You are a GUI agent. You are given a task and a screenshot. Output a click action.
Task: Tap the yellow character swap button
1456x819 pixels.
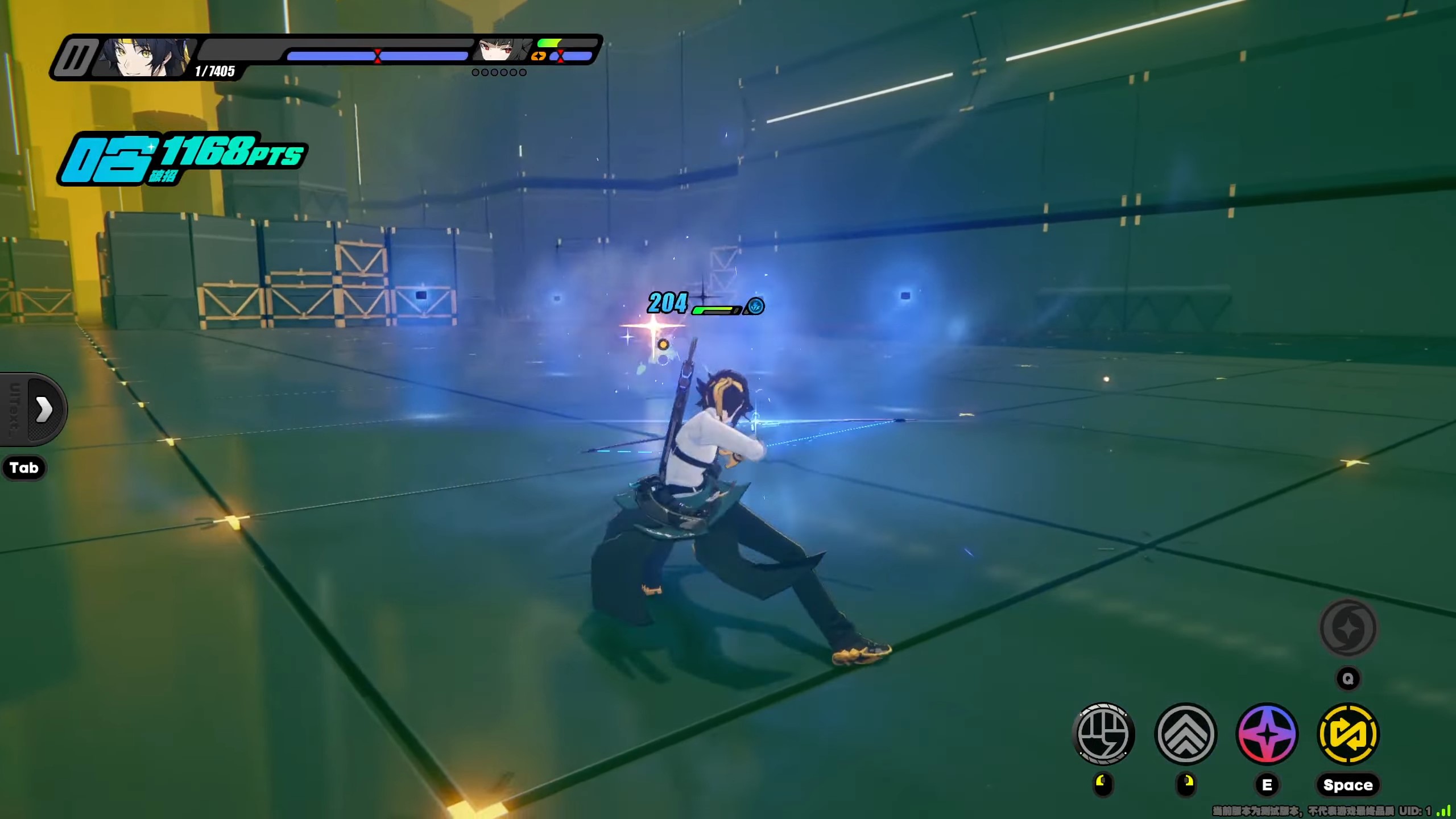(x=1348, y=734)
